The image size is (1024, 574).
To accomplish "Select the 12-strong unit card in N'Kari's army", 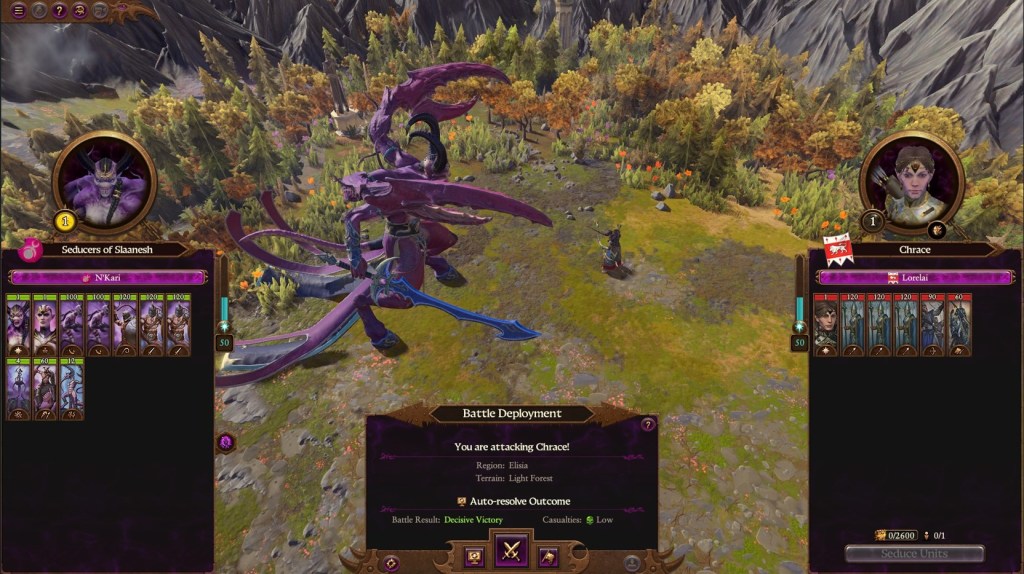I will coord(72,390).
